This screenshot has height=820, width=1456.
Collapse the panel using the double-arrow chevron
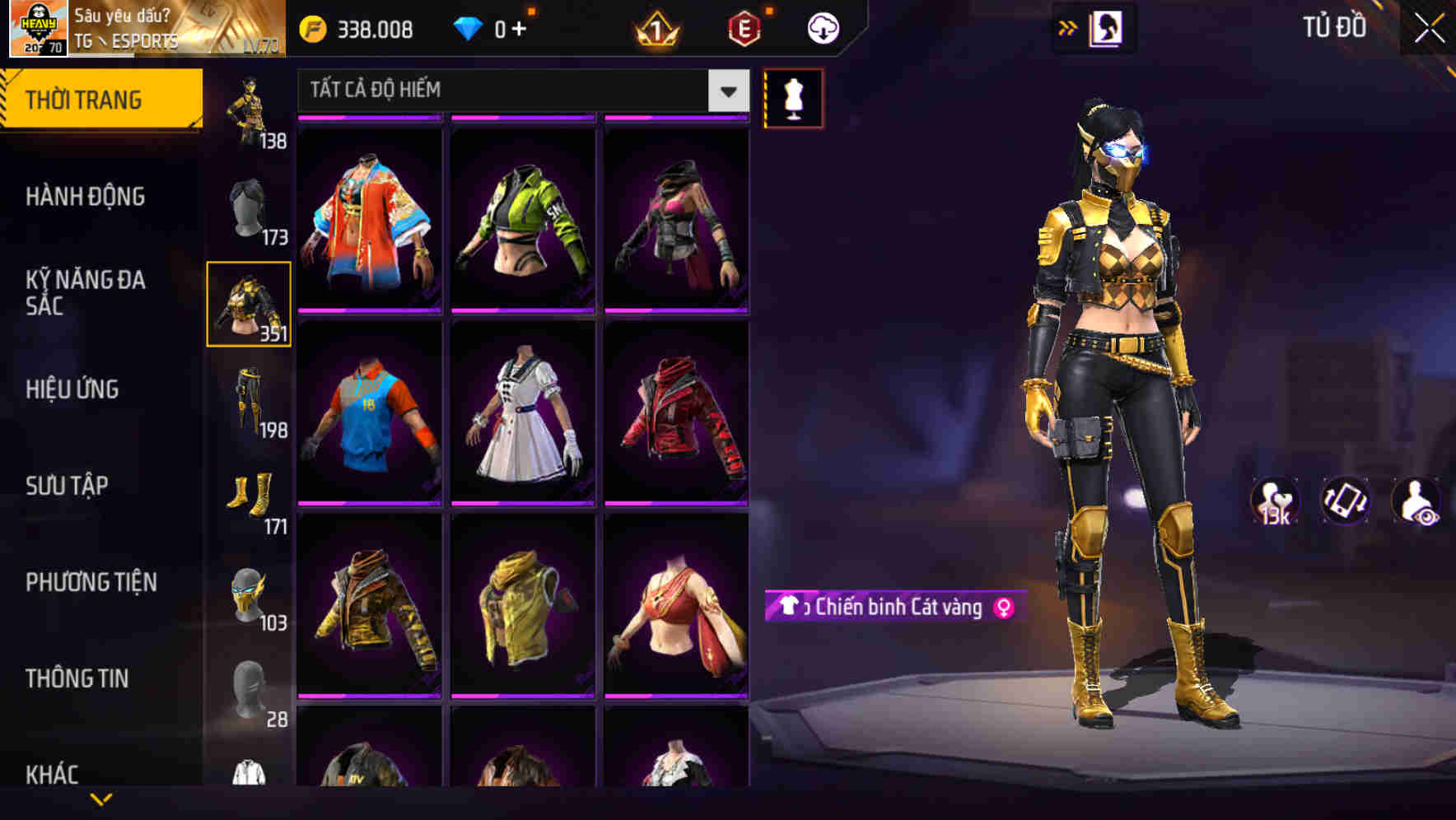(x=1068, y=26)
